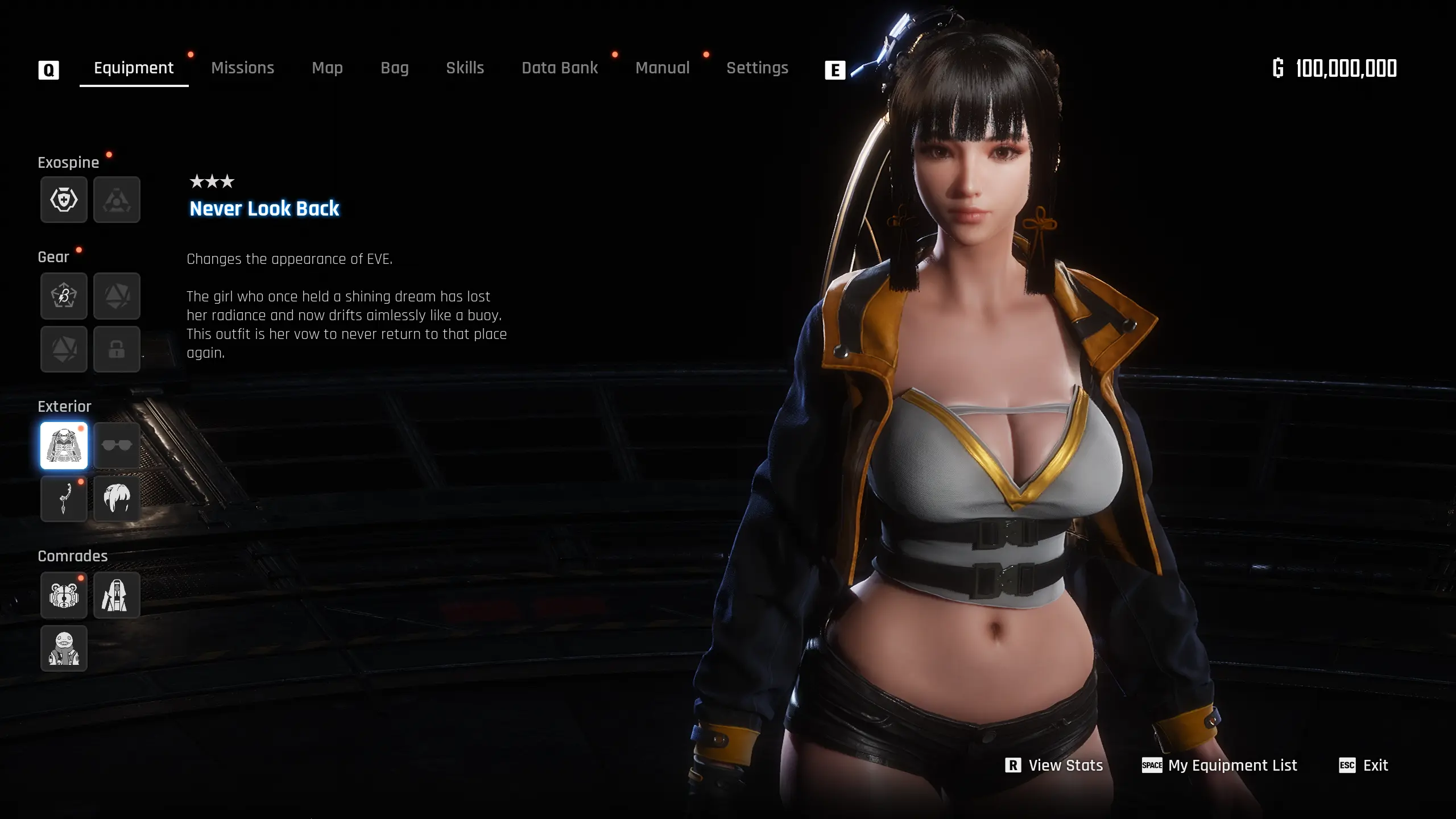Select the outfit Exterior slot
The height and width of the screenshot is (819, 1456).
(x=64, y=445)
